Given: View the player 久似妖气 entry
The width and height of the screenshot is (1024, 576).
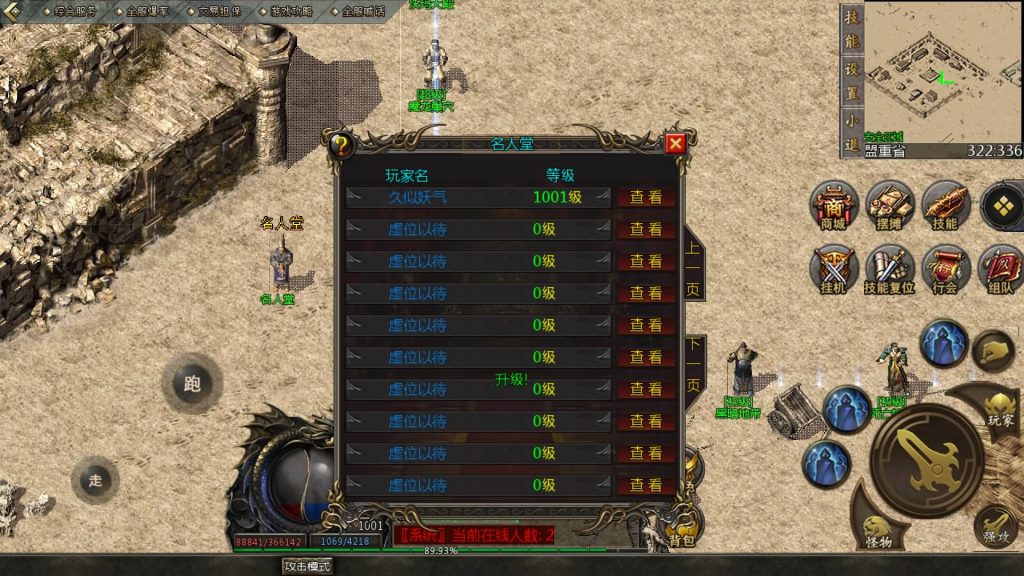Looking at the screenshot, I should [645, 197].
